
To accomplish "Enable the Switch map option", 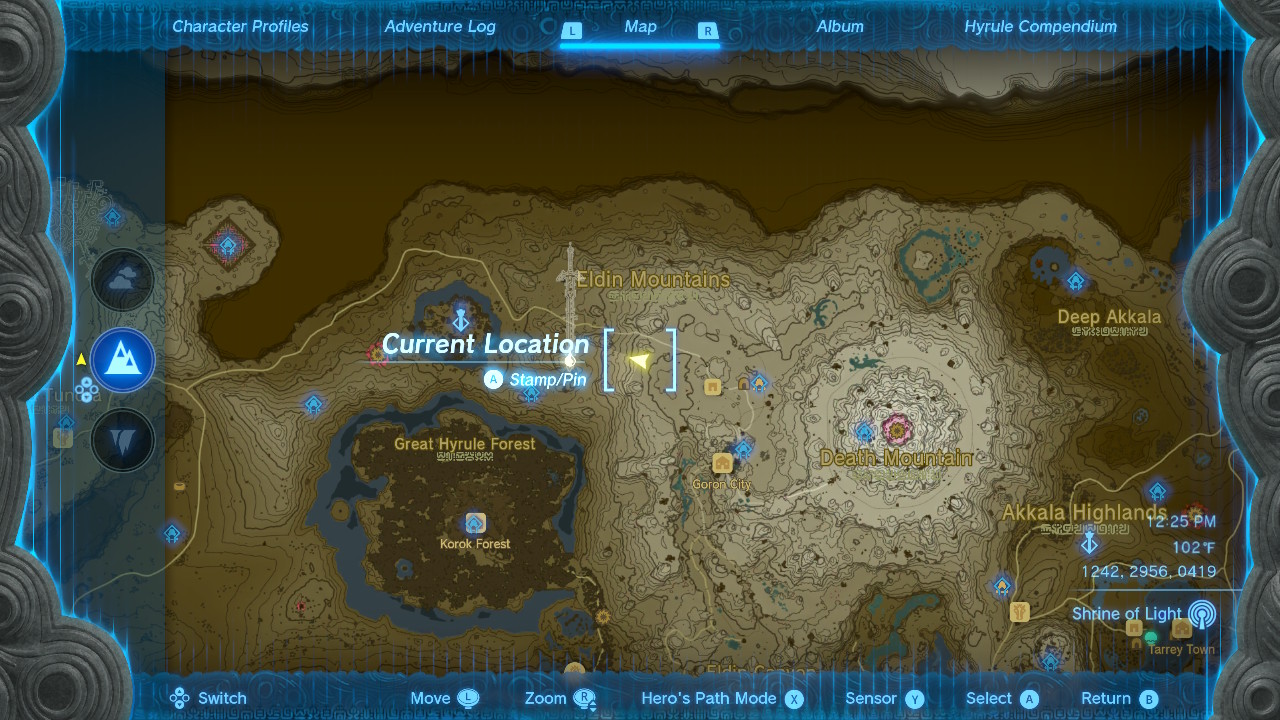I will (210, 698).
